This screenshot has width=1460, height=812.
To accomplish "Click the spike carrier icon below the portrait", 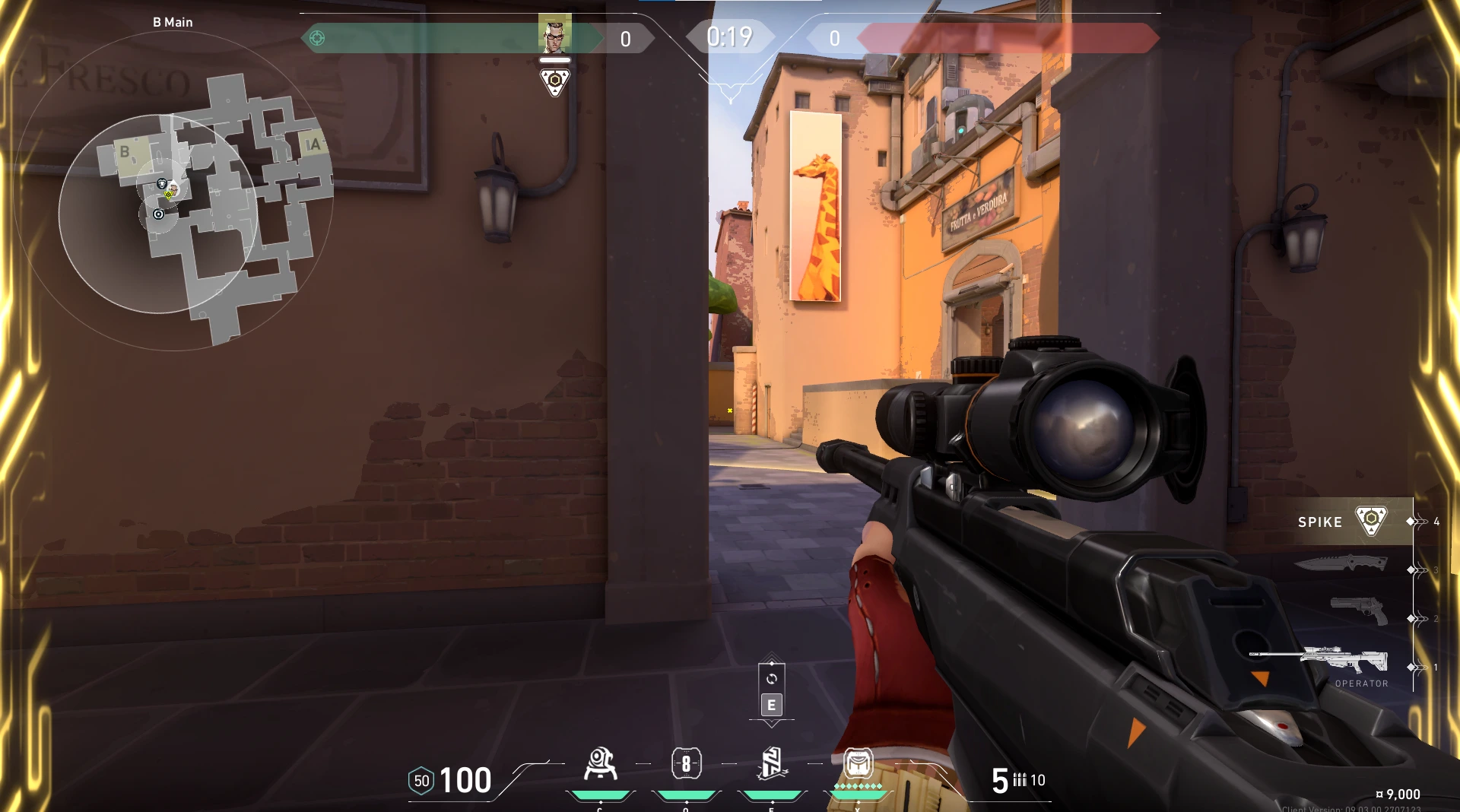I will click(554, 81).
